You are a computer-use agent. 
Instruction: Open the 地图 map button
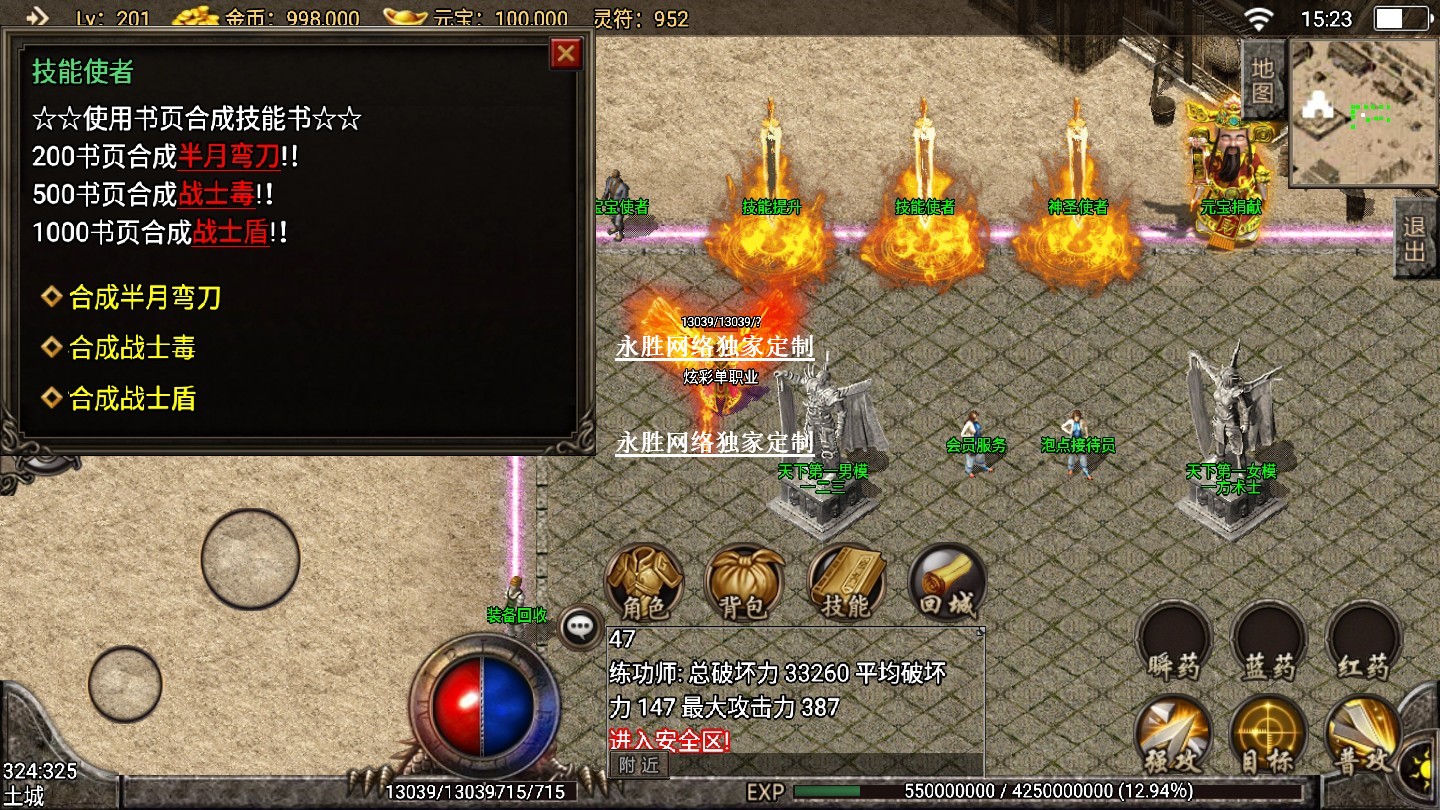point(1263,81)
